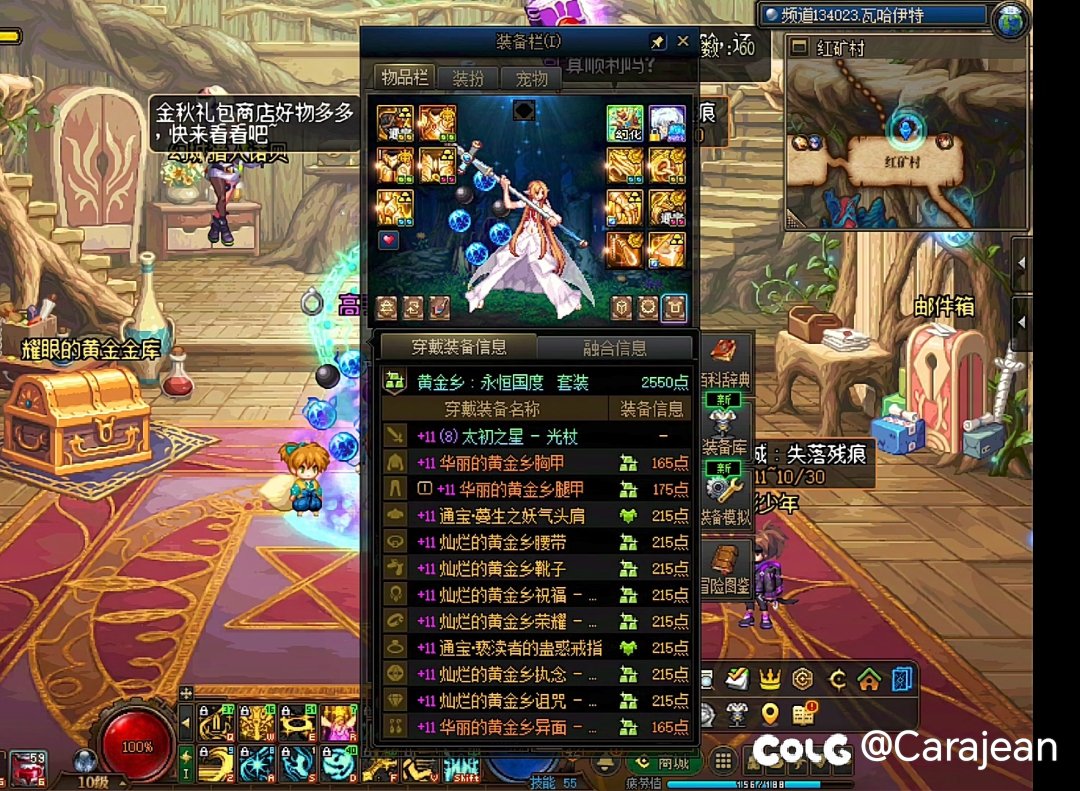Close the equipment window

(683, 41)
